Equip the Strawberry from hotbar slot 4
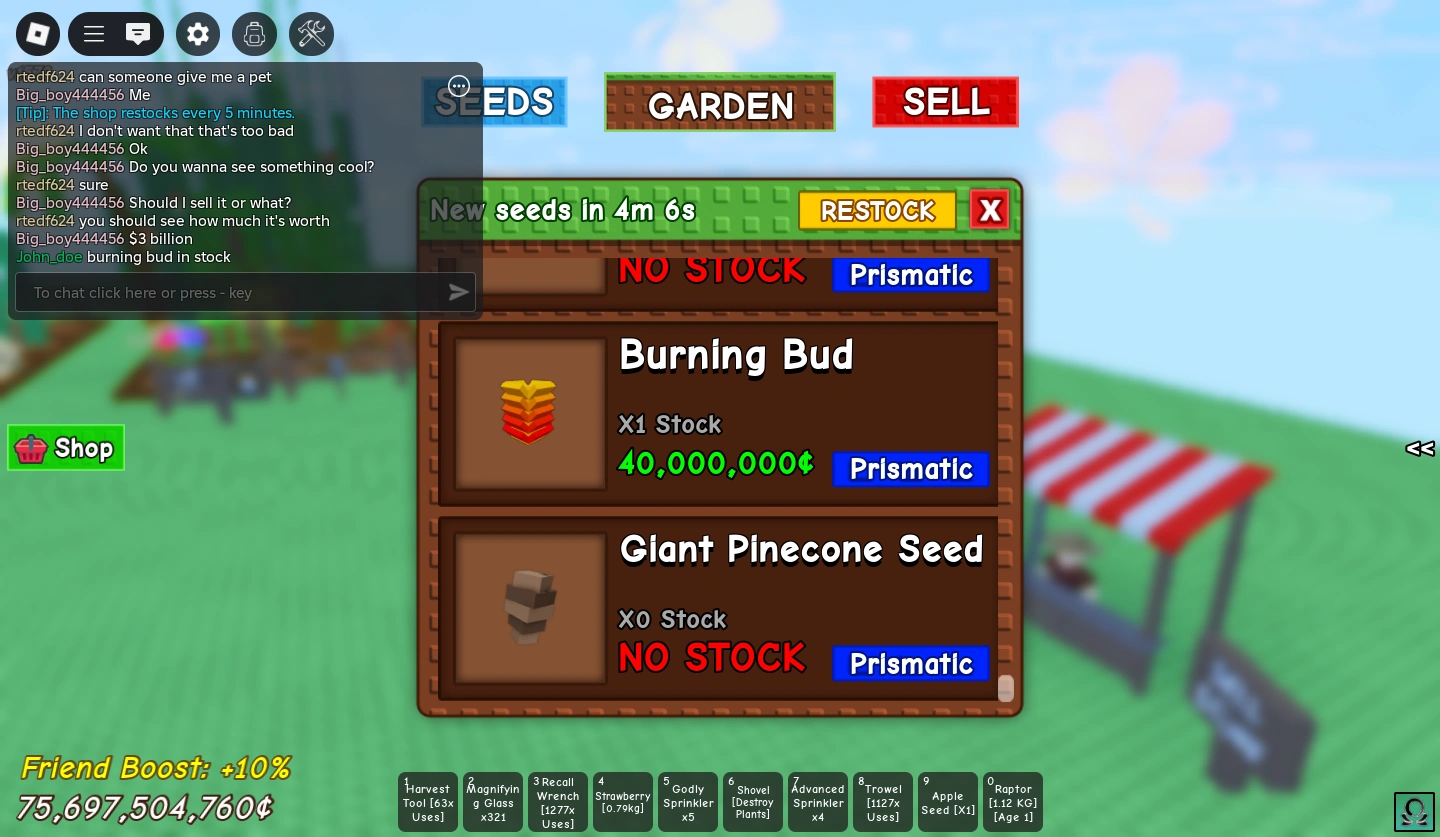 623,801
